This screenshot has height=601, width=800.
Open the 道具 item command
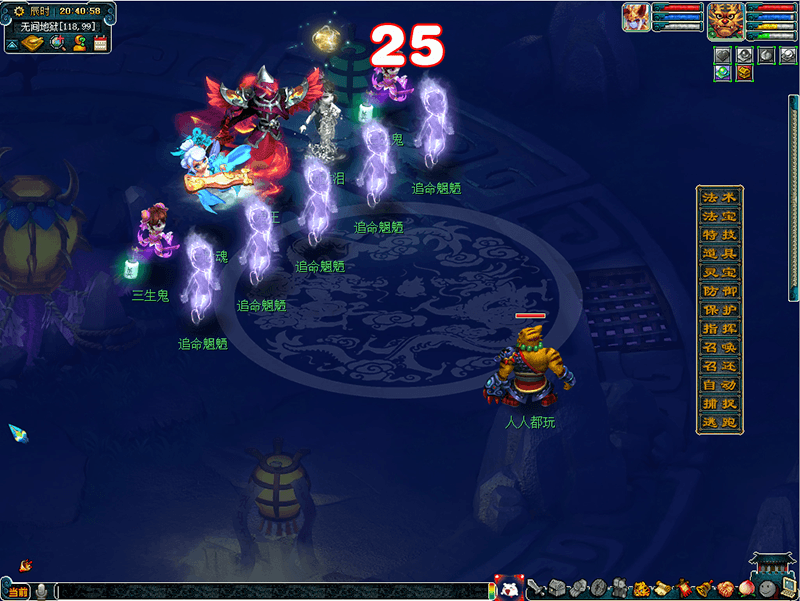(x=719, y=253)
